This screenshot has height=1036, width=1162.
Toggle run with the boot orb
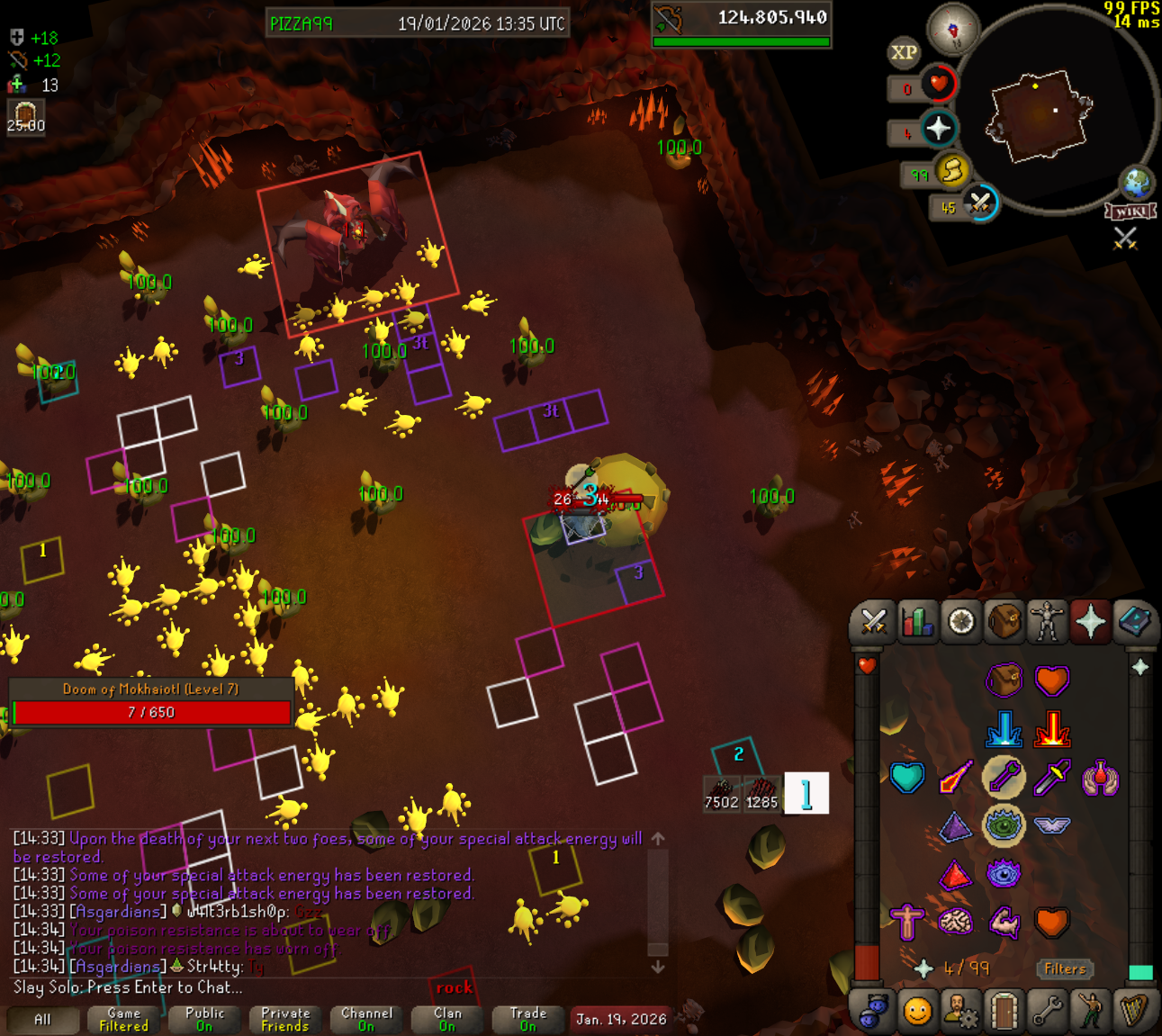point(952,170)
